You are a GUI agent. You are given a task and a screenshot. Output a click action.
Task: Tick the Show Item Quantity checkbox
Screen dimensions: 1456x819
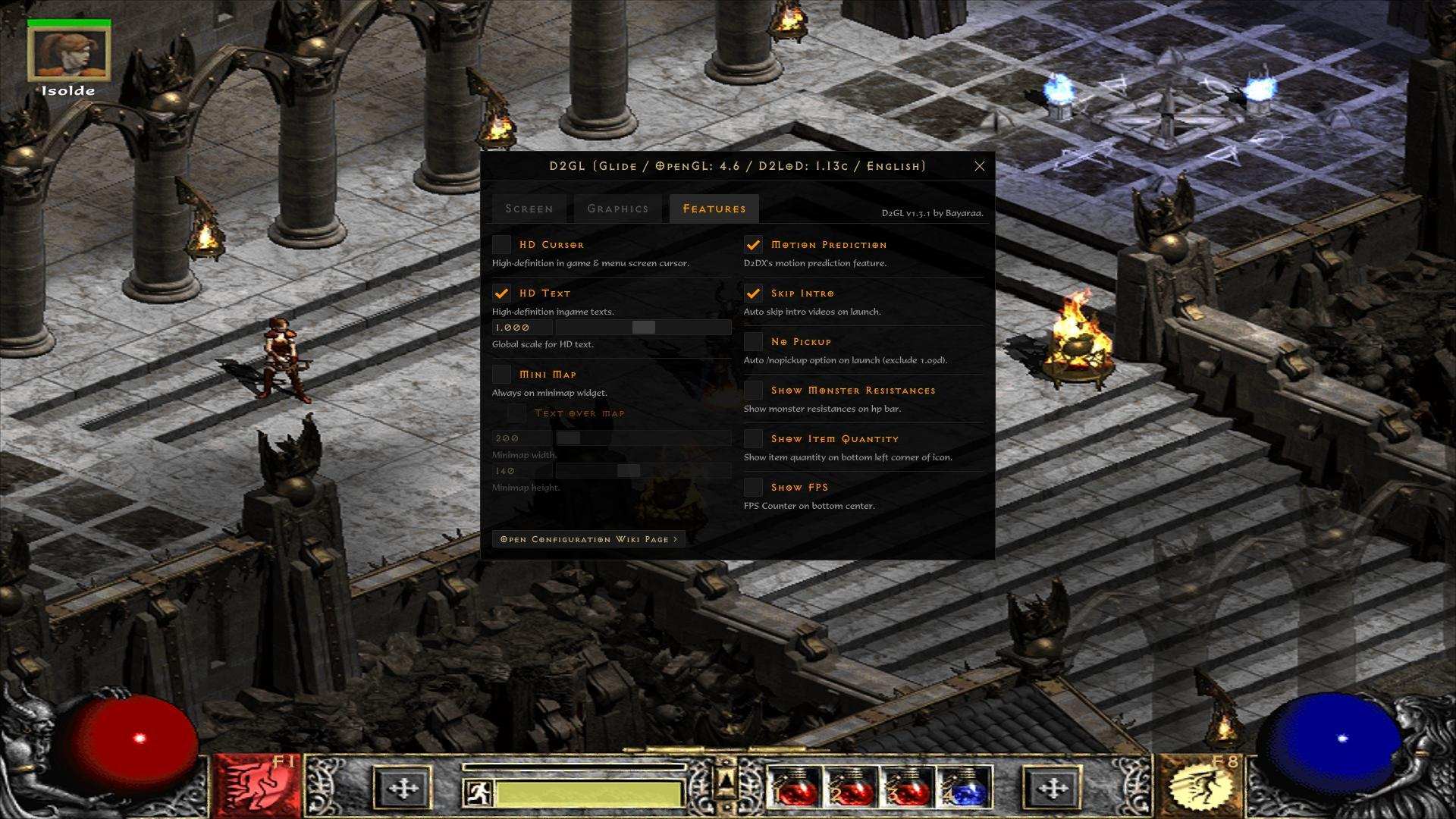point(753,438)
